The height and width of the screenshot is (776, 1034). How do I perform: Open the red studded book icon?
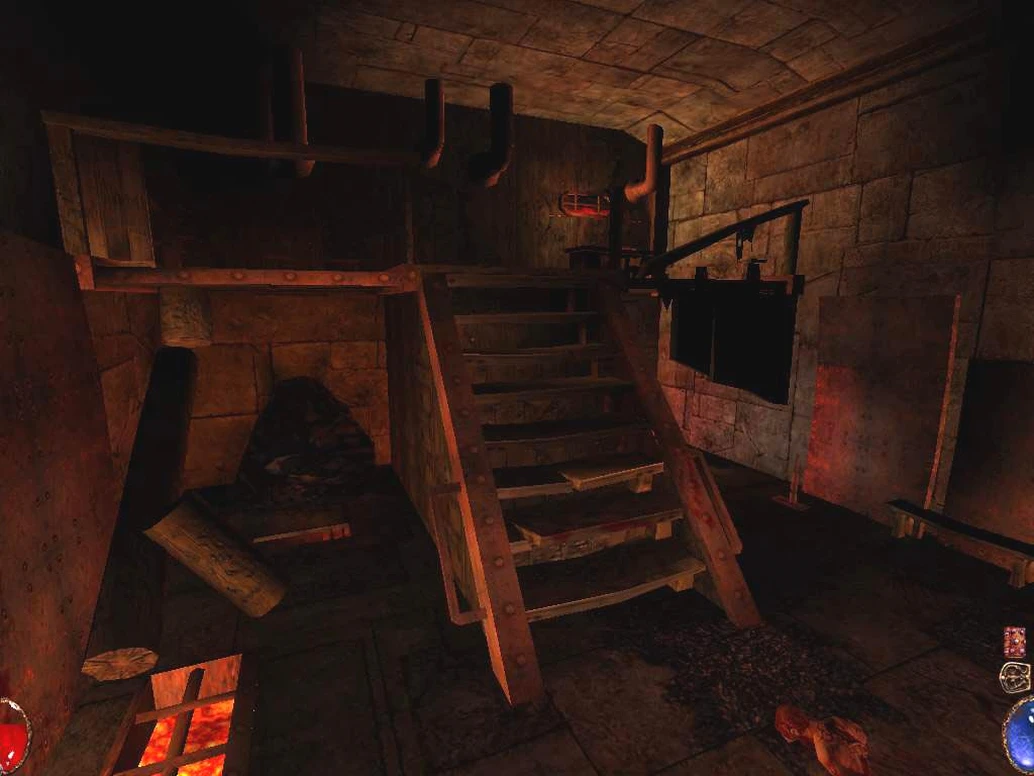click(1014, 640)
